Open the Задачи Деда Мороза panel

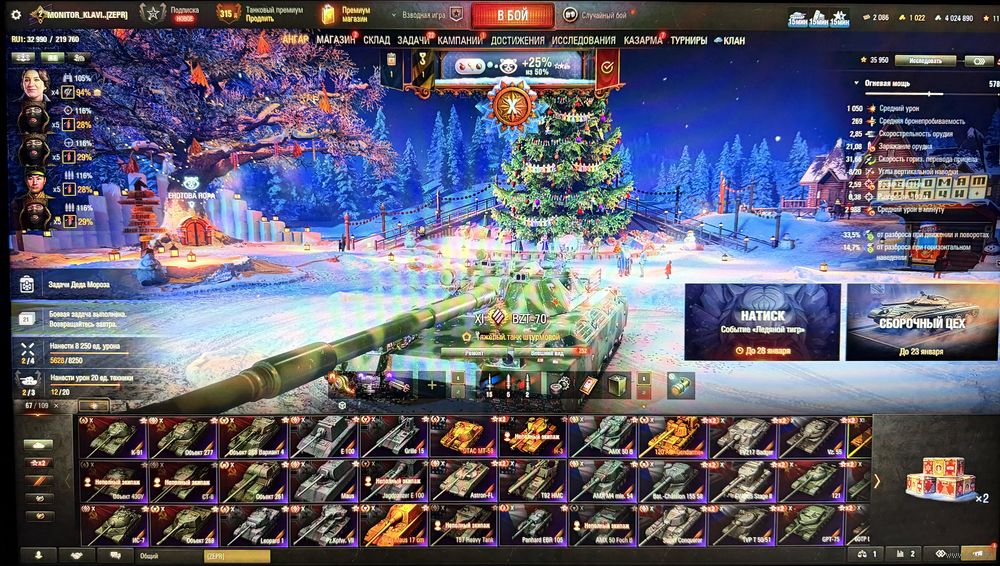pos(80,284)
